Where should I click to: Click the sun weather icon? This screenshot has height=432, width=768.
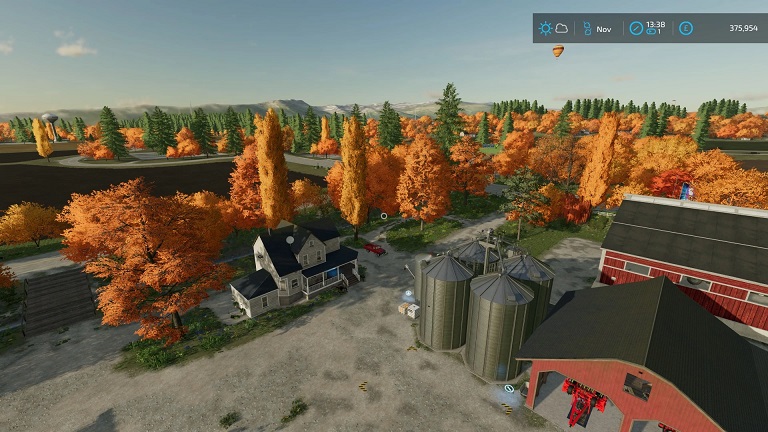point(546,28)
